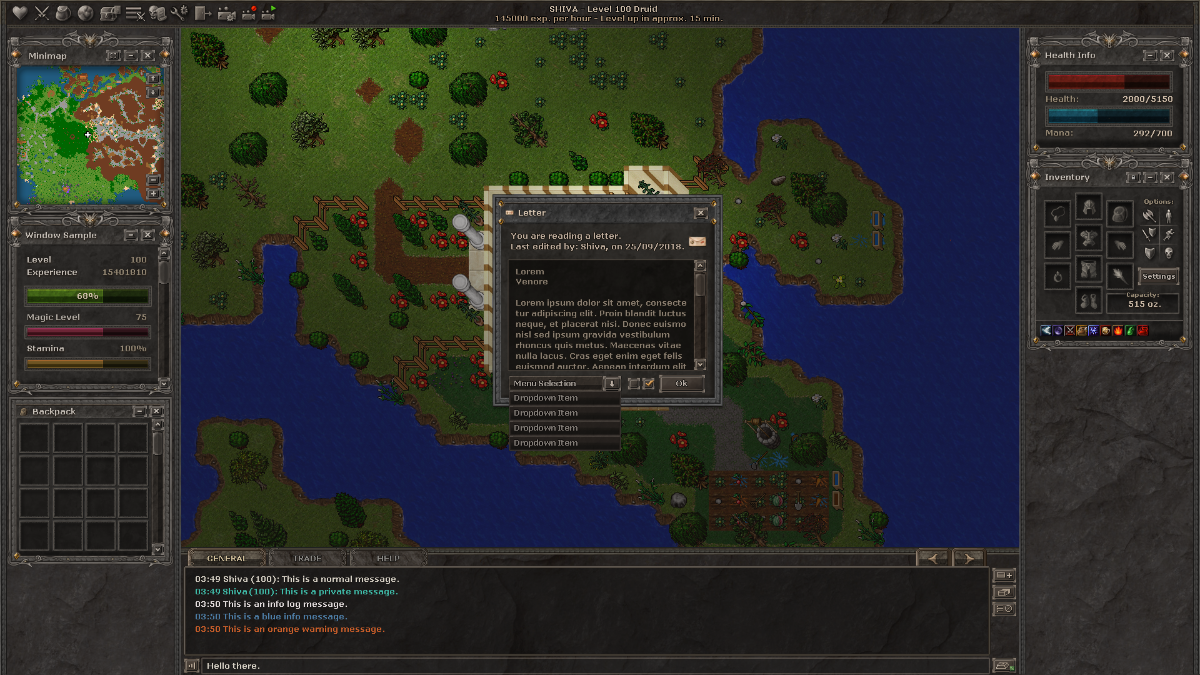Minimize the Inventory panel
This screenshot has height=675, width=1200.
[1151, 177]
